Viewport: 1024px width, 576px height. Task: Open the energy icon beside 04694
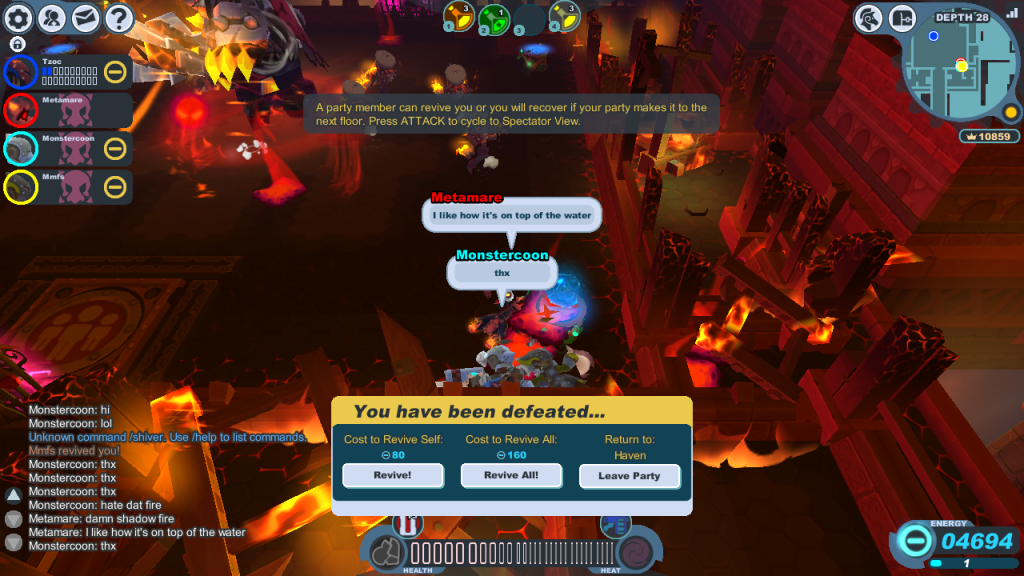pos(913,541)
